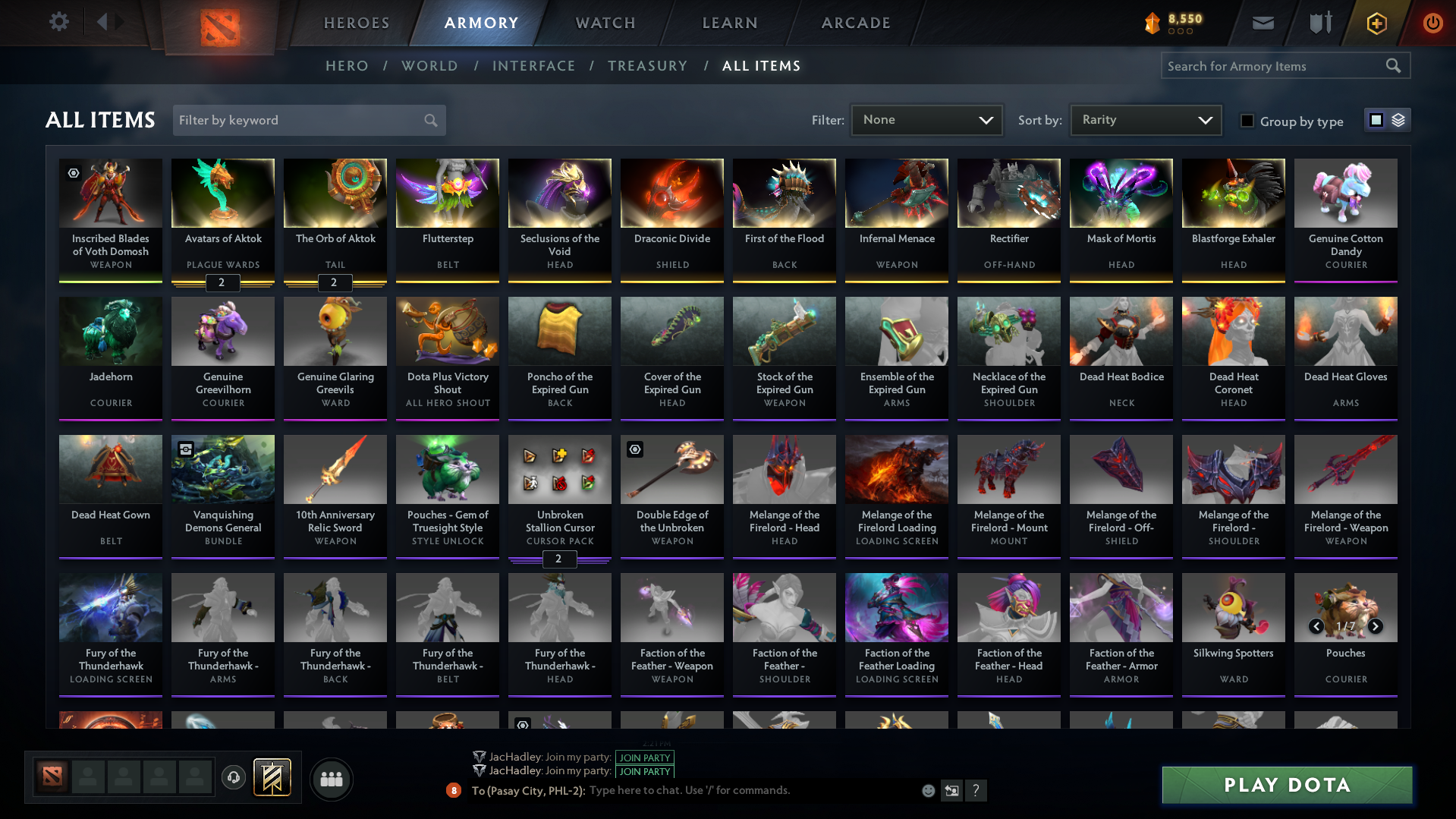This screenshot has height=819, width=1456.
Task: Switch to the WATCH tab
Action: (605, 23)
